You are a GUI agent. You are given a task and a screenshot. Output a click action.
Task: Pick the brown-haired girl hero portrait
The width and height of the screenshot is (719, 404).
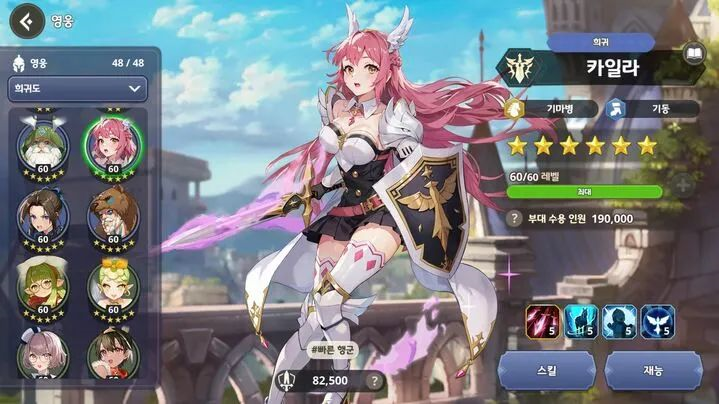(x=111, y=354)
